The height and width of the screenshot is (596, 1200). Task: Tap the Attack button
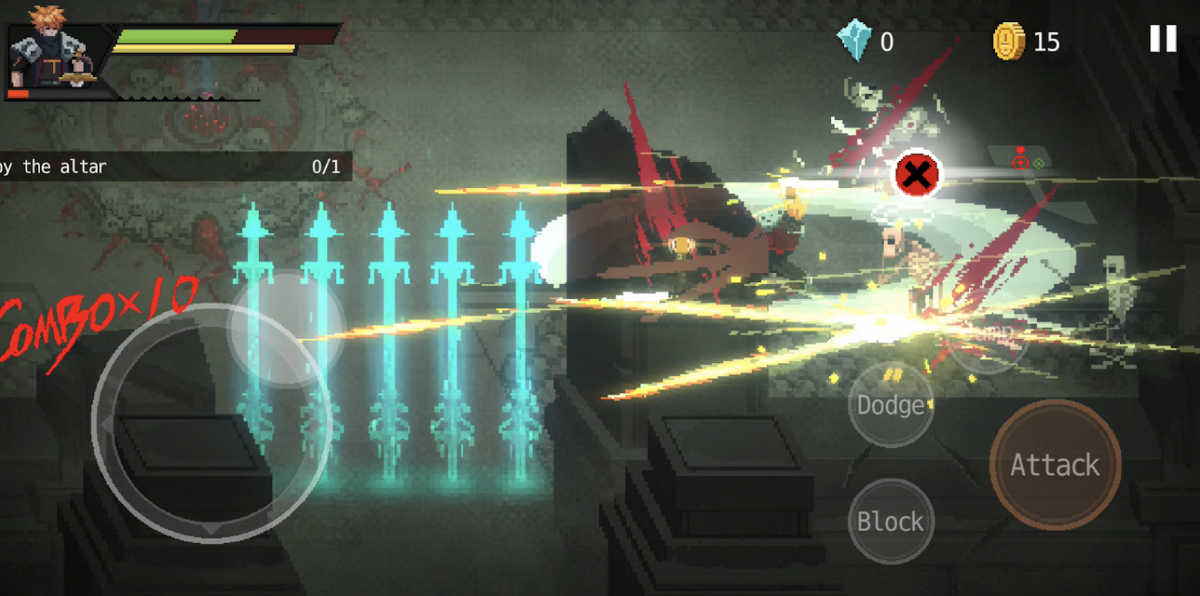[1054, 465]
